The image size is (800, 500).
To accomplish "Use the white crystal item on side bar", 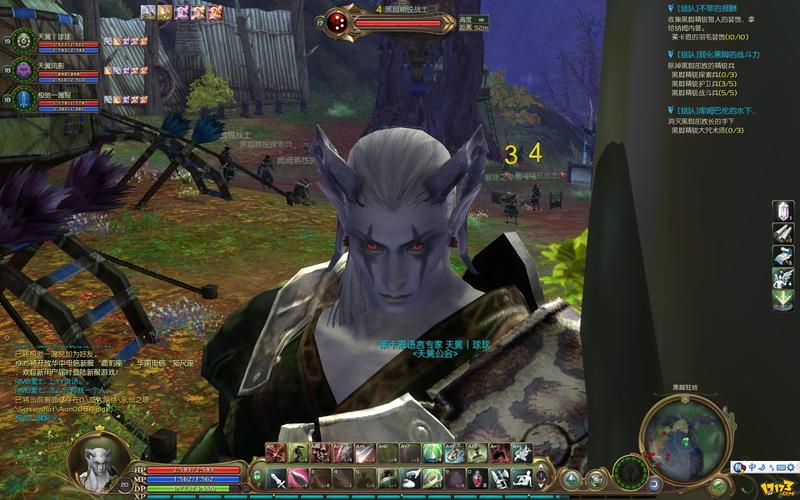I will pyautogui.click(x=783, y=212).
